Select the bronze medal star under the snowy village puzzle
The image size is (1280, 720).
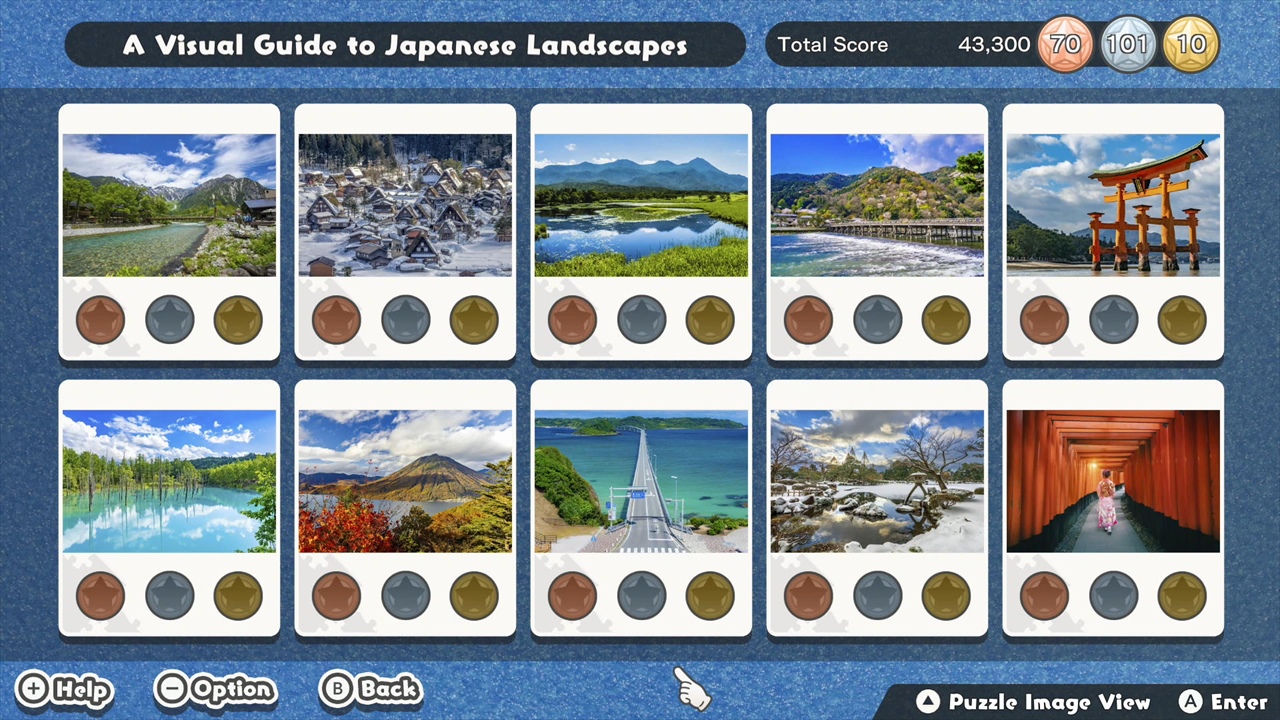coord(336,318)
